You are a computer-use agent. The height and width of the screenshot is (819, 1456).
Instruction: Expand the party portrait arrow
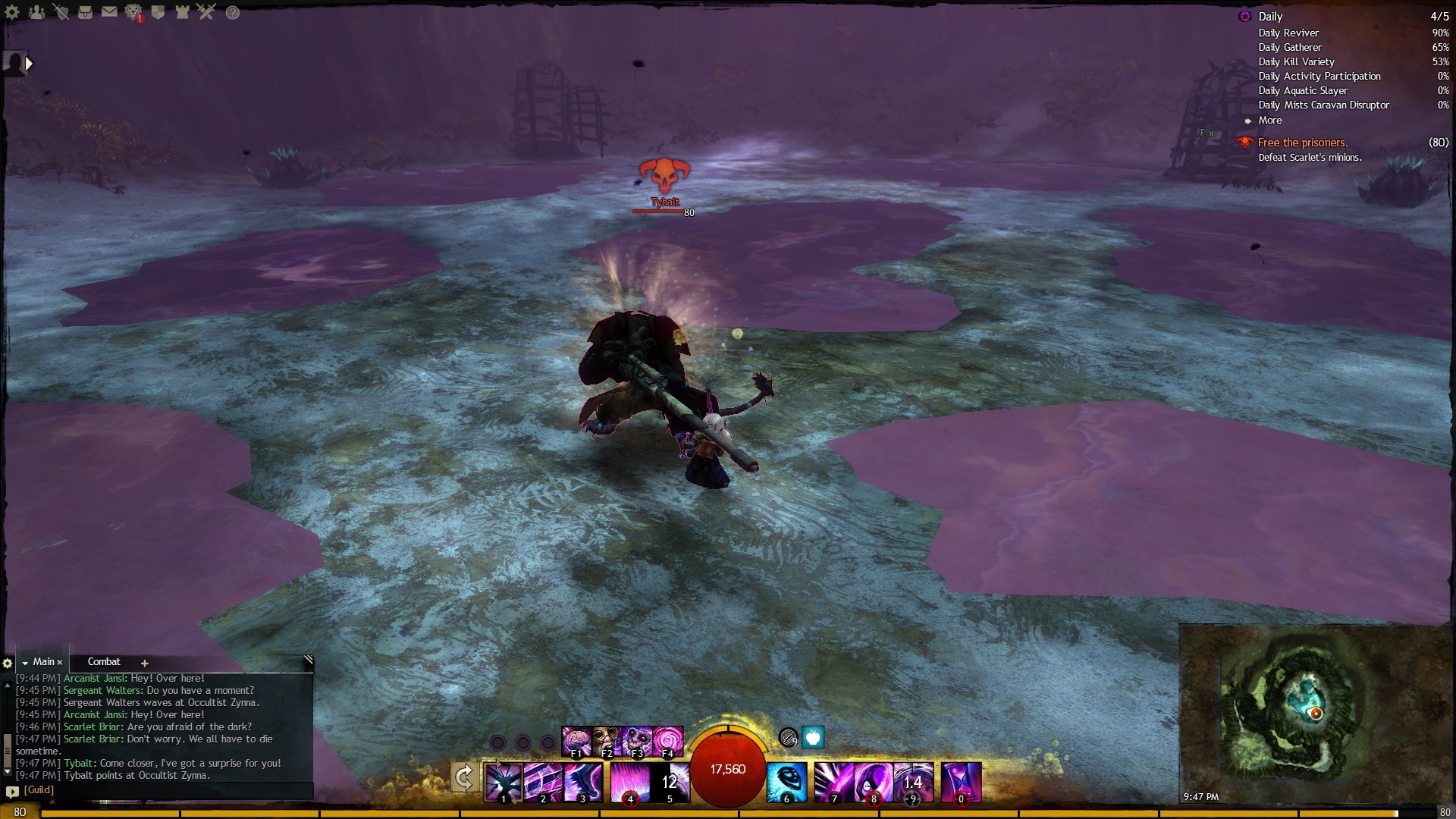29,64
